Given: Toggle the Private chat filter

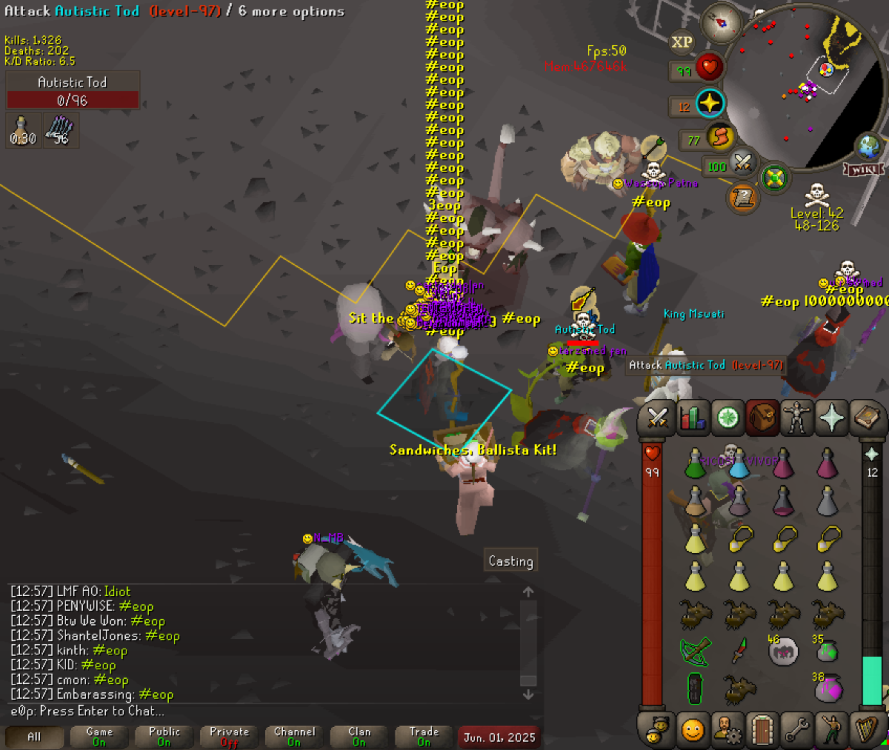Looking at the screenshot, I should [230, 737].
